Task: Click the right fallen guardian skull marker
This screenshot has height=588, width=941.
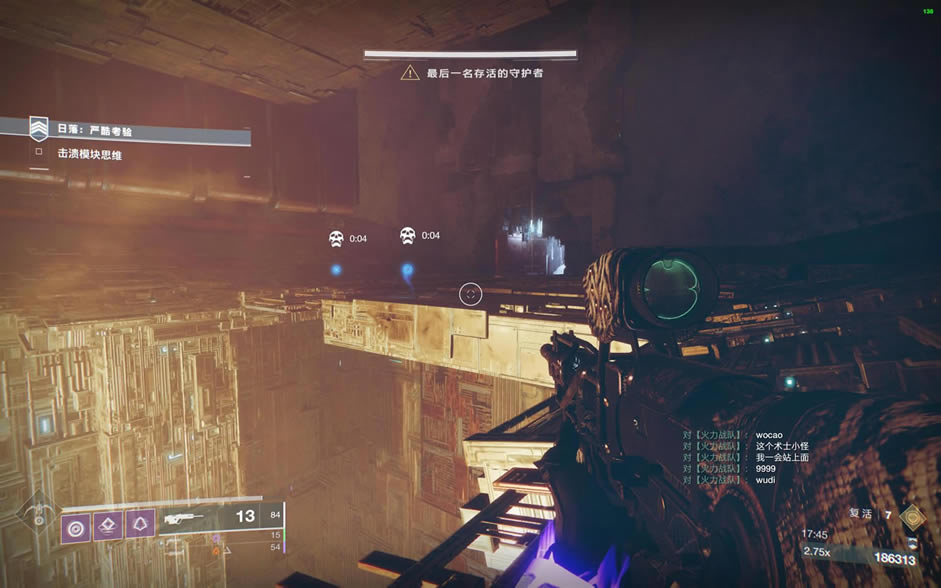Action: [408, 236]
